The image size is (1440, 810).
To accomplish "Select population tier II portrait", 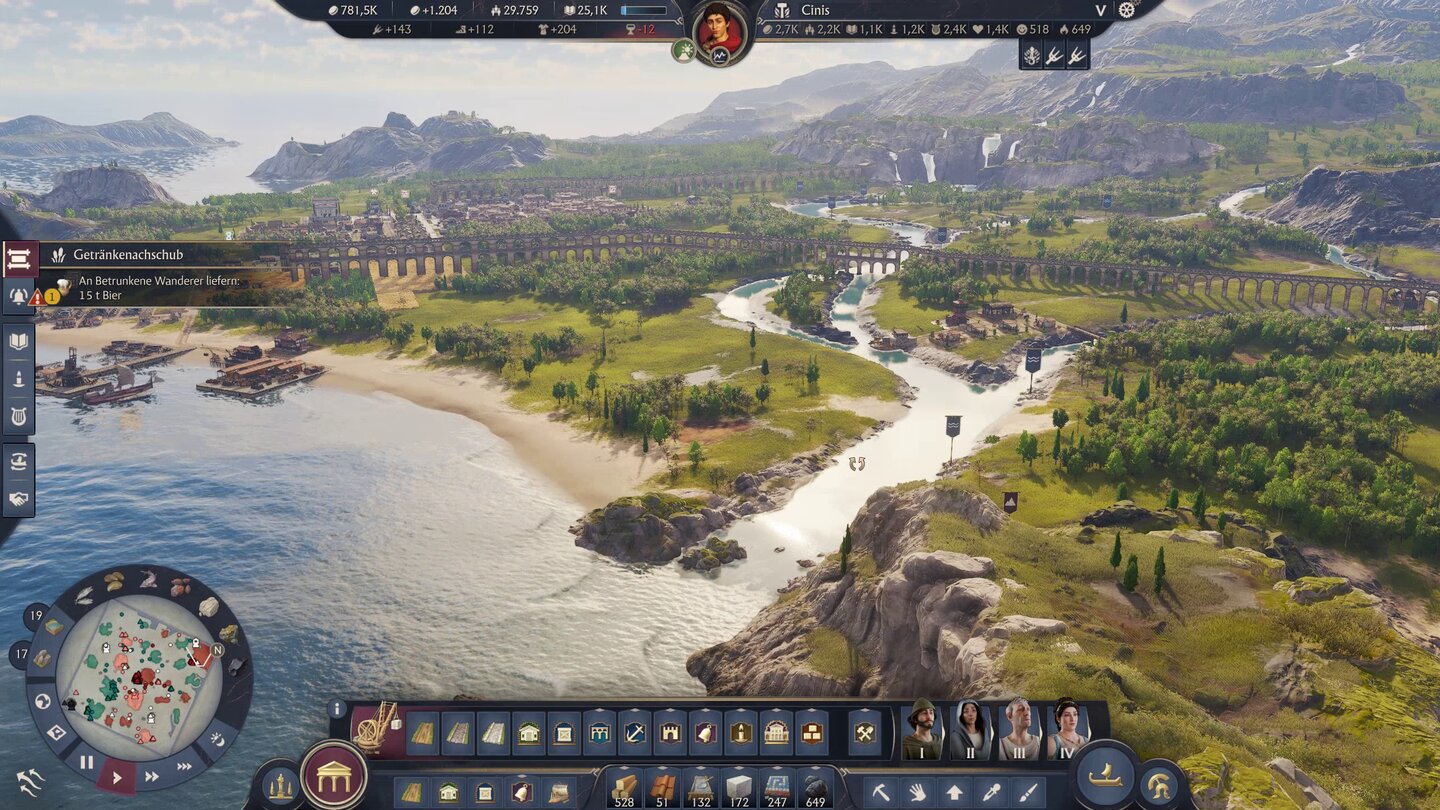I will tap(970, 730).
